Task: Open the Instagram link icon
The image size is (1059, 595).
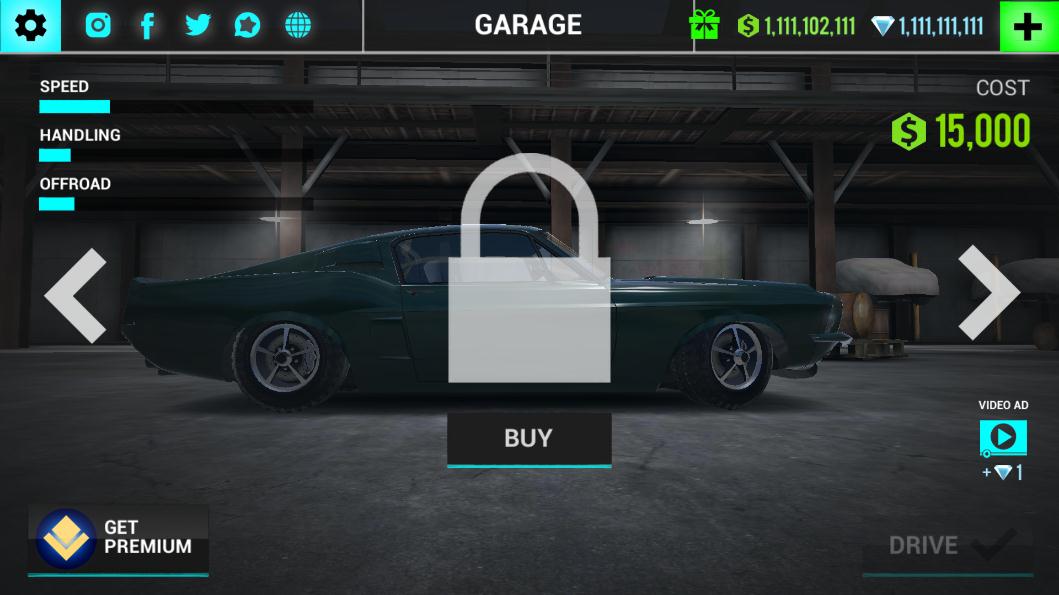Action: tap(98, 26)
